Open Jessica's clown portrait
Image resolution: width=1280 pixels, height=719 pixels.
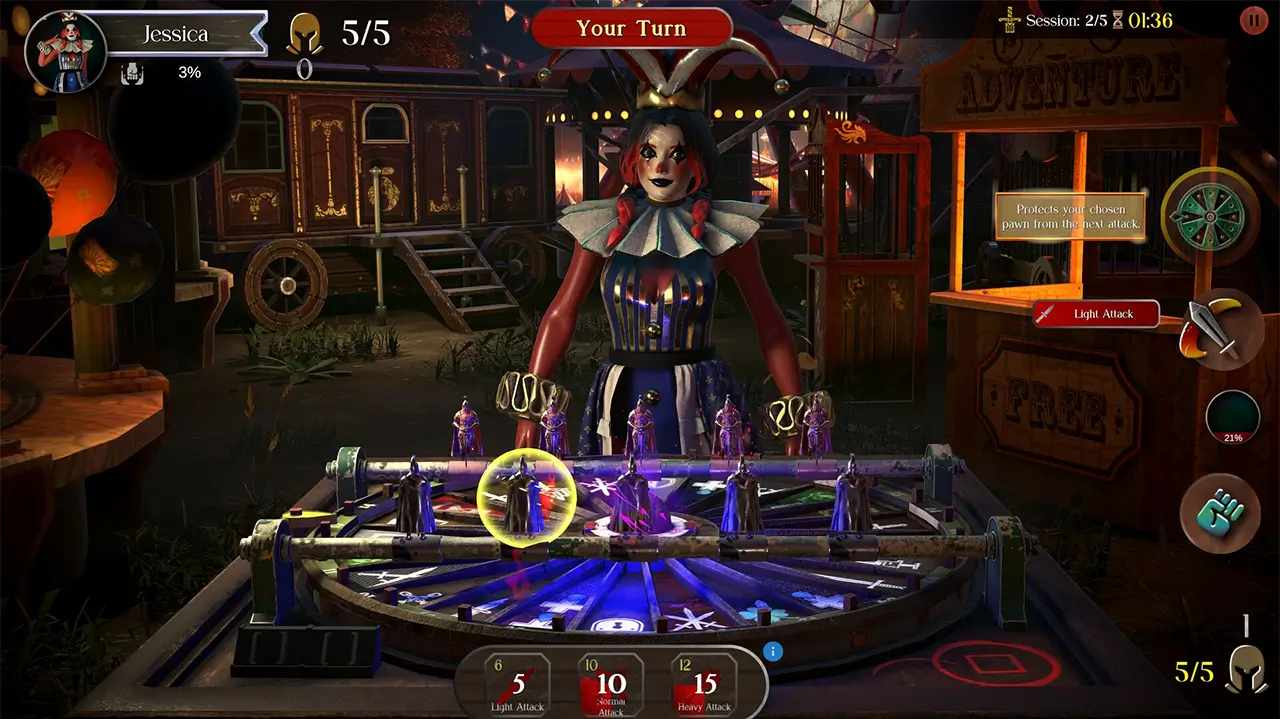coord(65,52)
